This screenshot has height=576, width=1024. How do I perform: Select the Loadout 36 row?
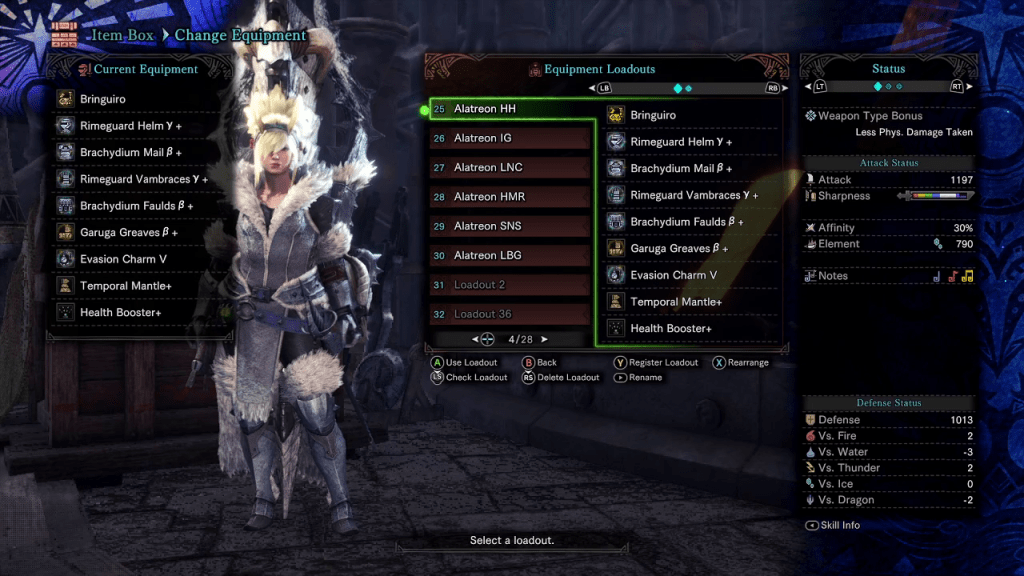click(x=510, y=314)
